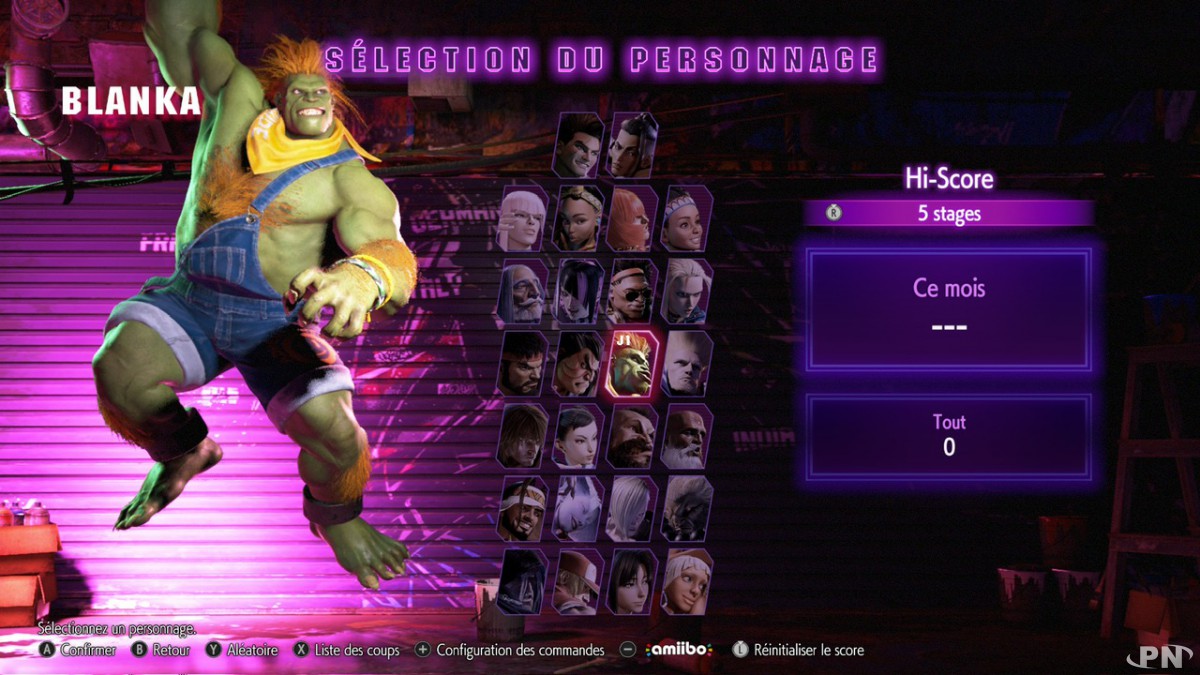Select Luke's portrait in the roster
The image size is (1200, 675).
580,146
